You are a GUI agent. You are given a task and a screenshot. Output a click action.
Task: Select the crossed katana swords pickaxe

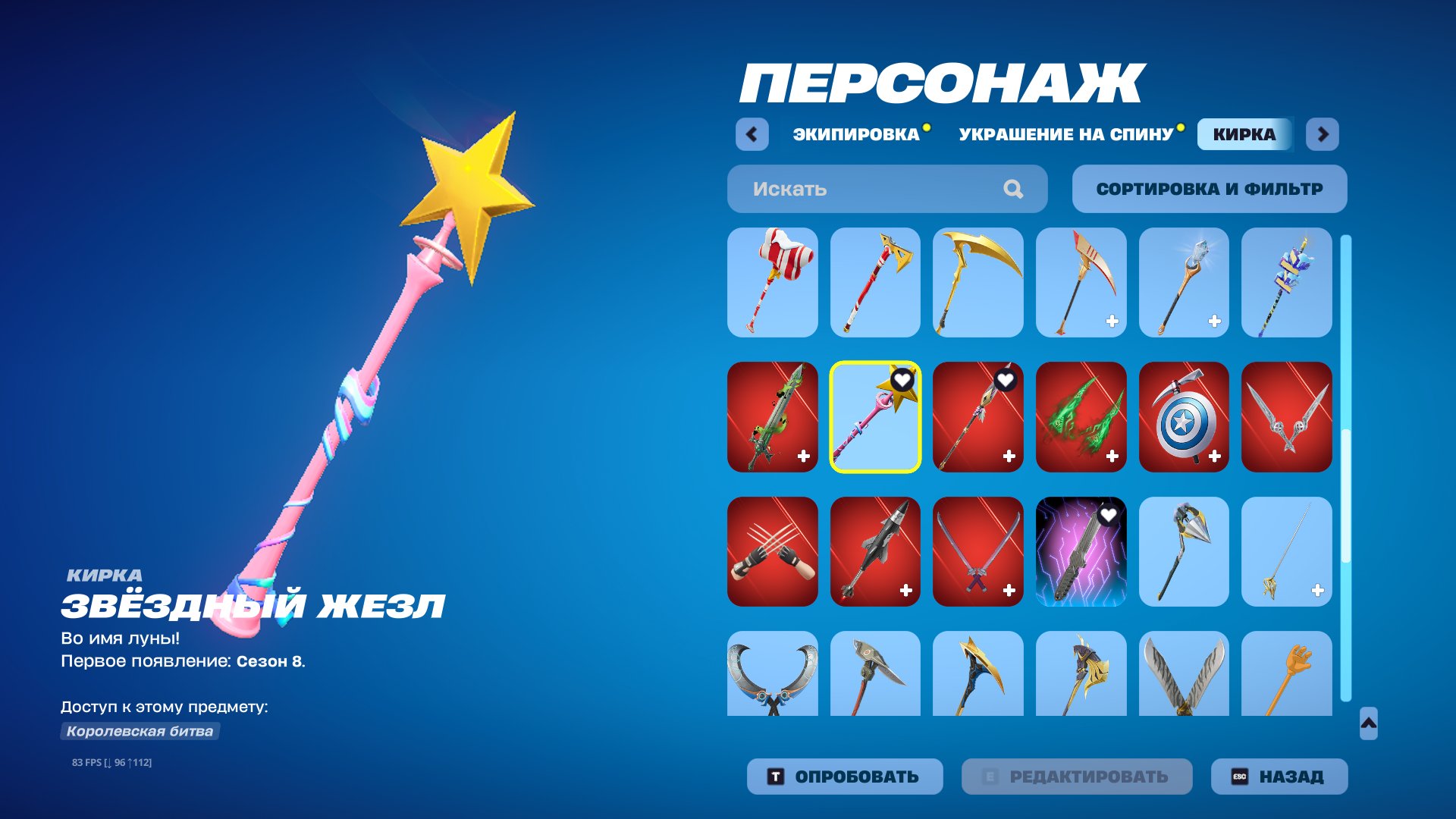977,551
